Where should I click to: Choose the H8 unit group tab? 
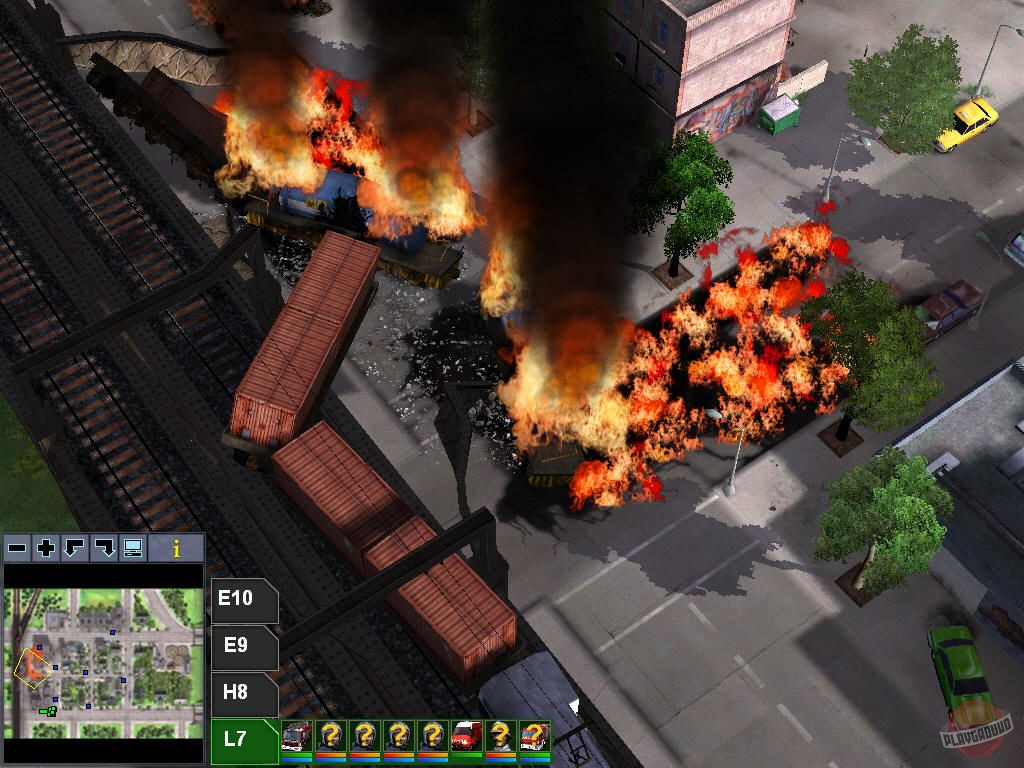[238, 692]
